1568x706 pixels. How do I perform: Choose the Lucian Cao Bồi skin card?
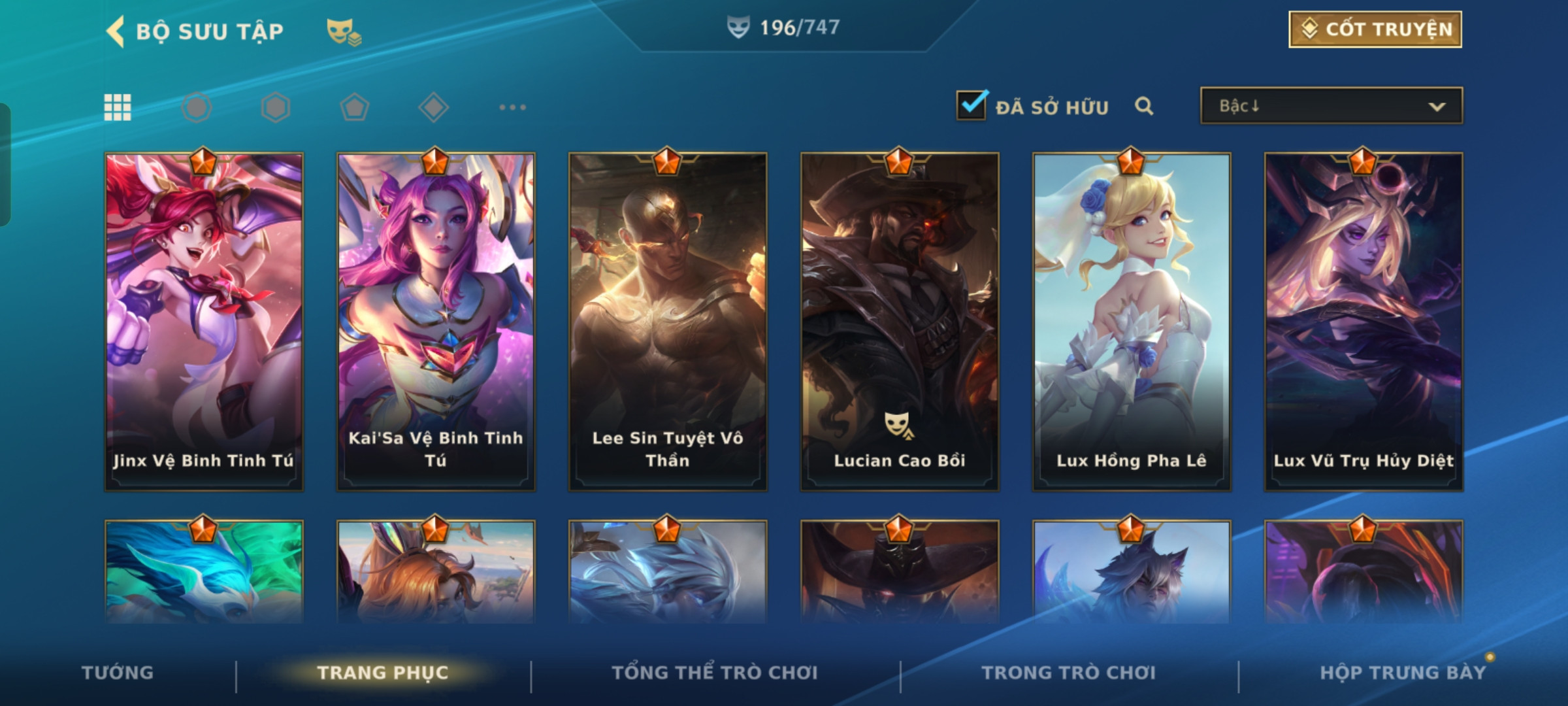(x=900, y=322)
